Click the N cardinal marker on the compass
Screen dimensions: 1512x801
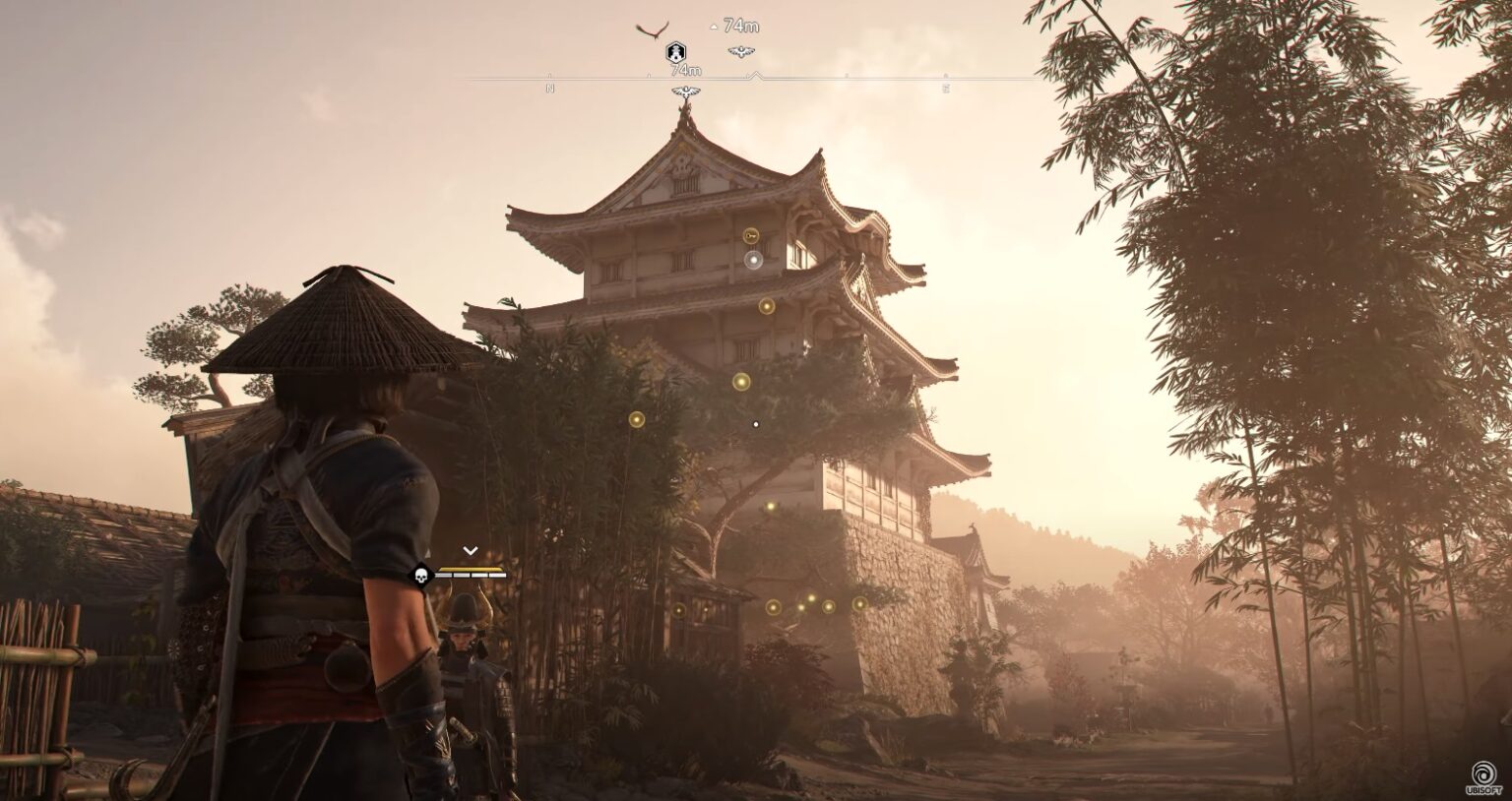tap(549, 88)
